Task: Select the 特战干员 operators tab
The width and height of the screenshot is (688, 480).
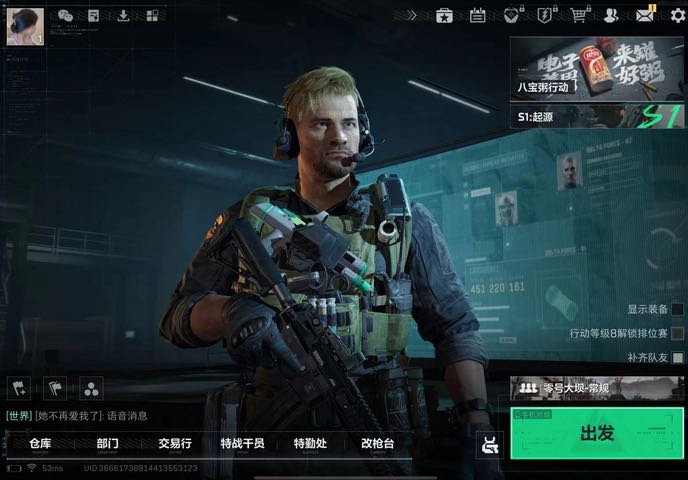Action: pyautogui.click(x=242, y=443)
